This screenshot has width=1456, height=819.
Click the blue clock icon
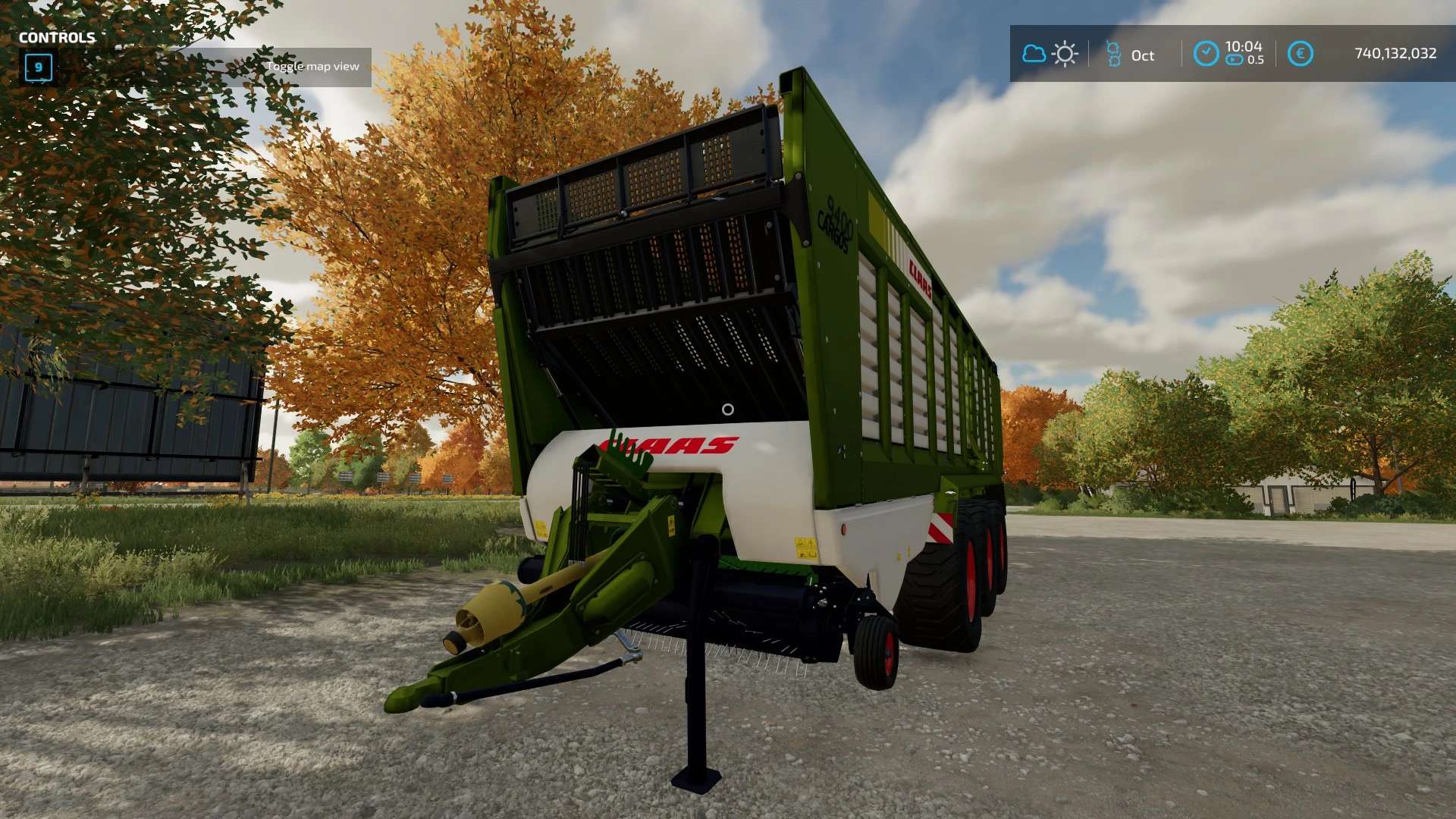[x=1206, y=53]
